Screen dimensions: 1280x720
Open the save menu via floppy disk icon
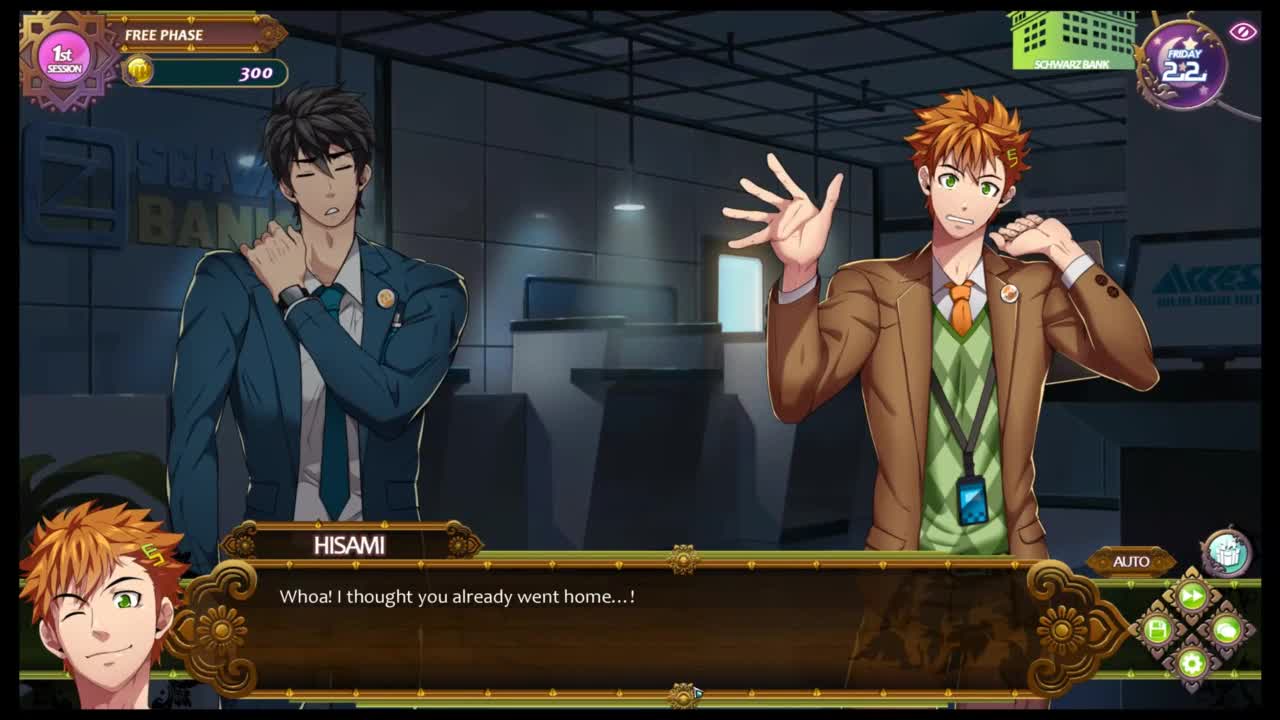point(1158,630)
